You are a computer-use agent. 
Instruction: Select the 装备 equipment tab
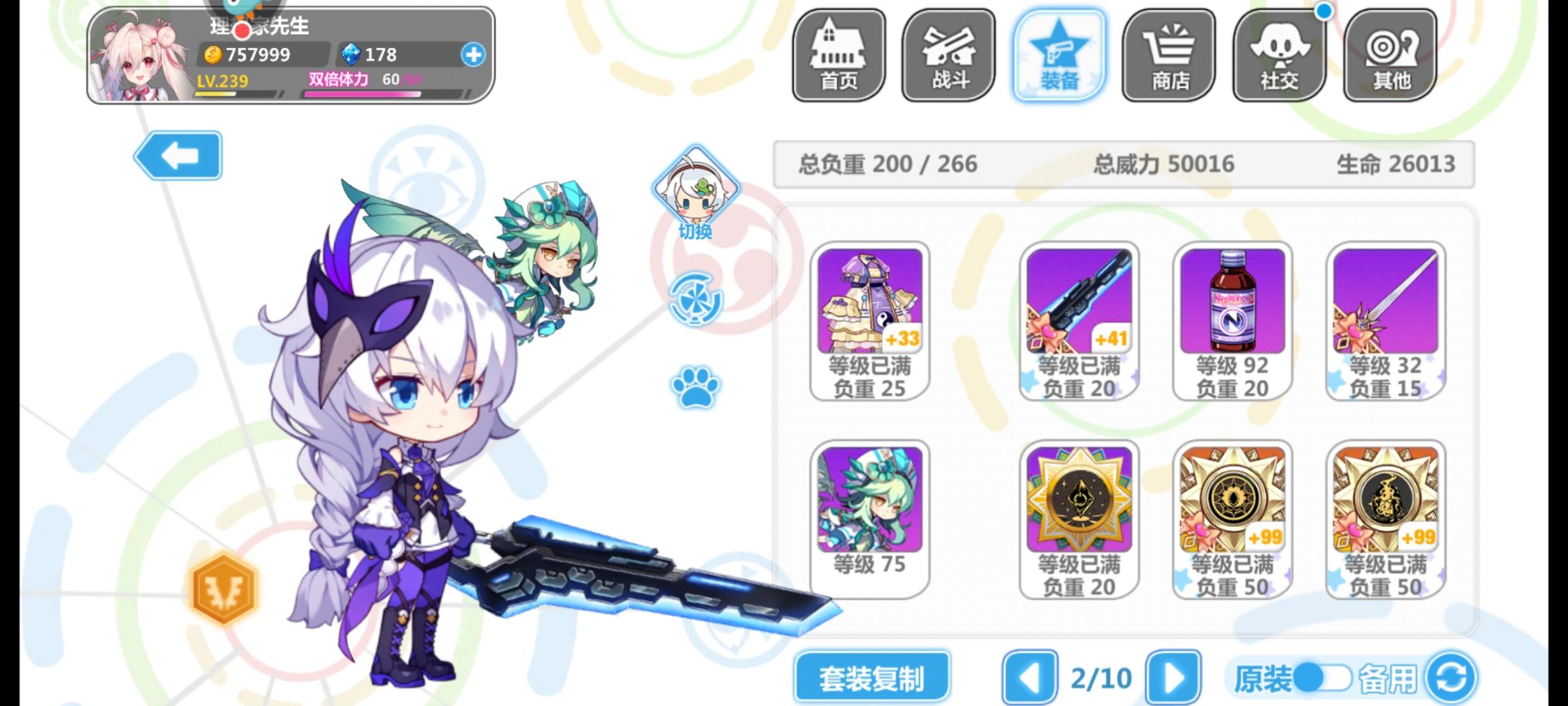click(x=1058, y=56)
